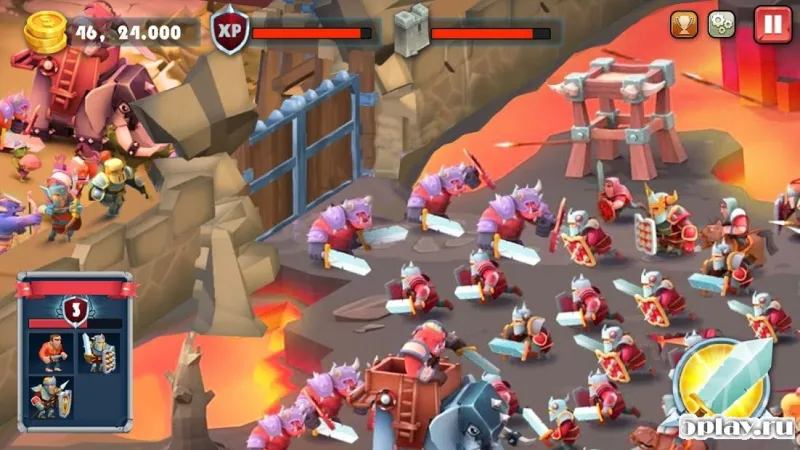Open the trophy achievements button
The image size is (800, 450).
(684, 24)
